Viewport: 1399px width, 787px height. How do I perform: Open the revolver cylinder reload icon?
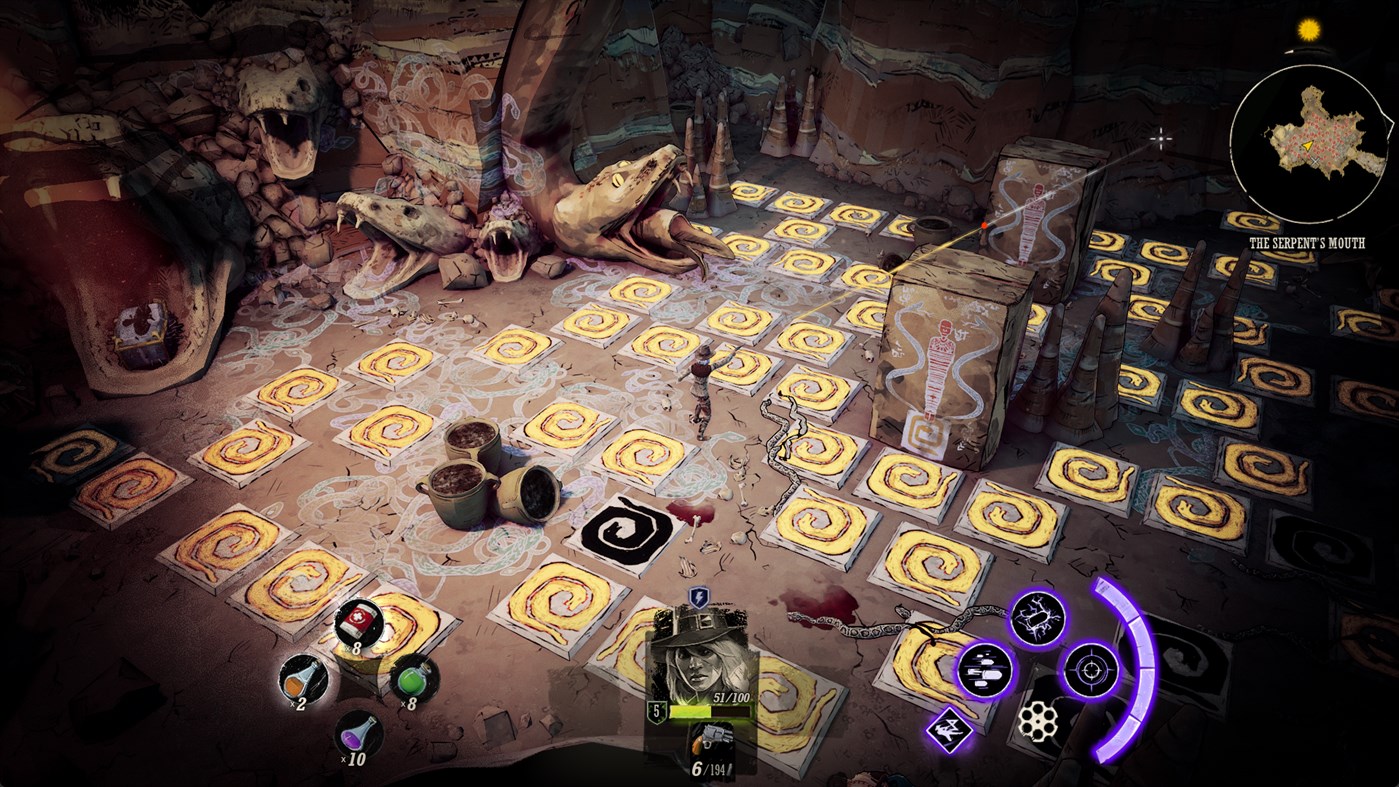(x=1038, y=719)
